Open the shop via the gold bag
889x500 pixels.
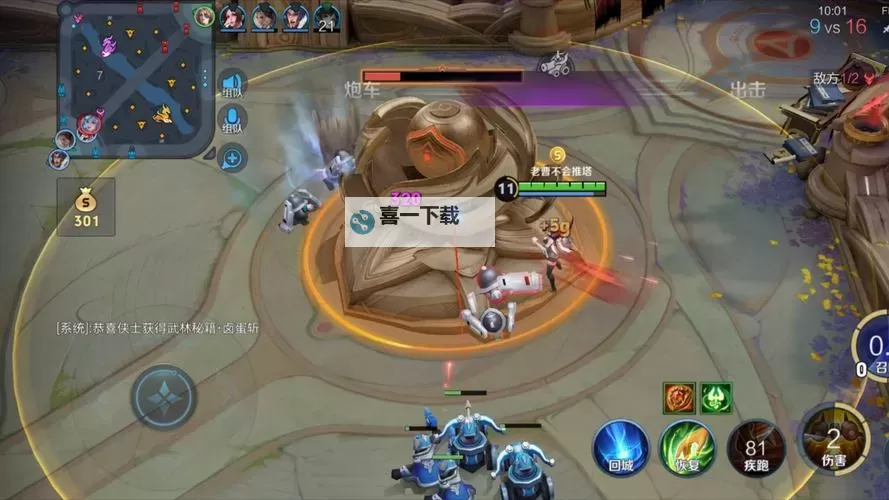click(x=86, y=206)
